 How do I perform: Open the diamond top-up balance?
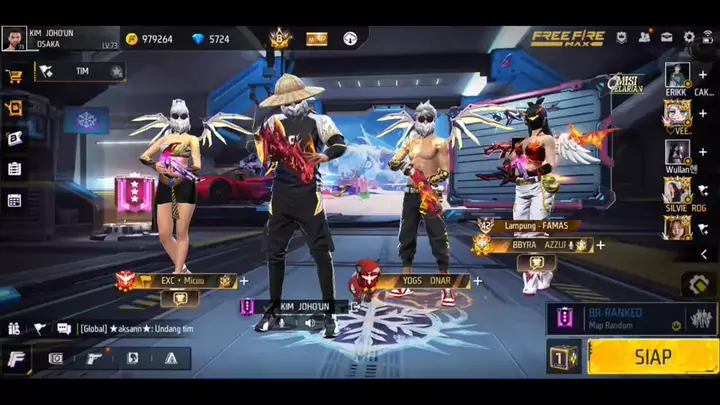tap(198, 39)
